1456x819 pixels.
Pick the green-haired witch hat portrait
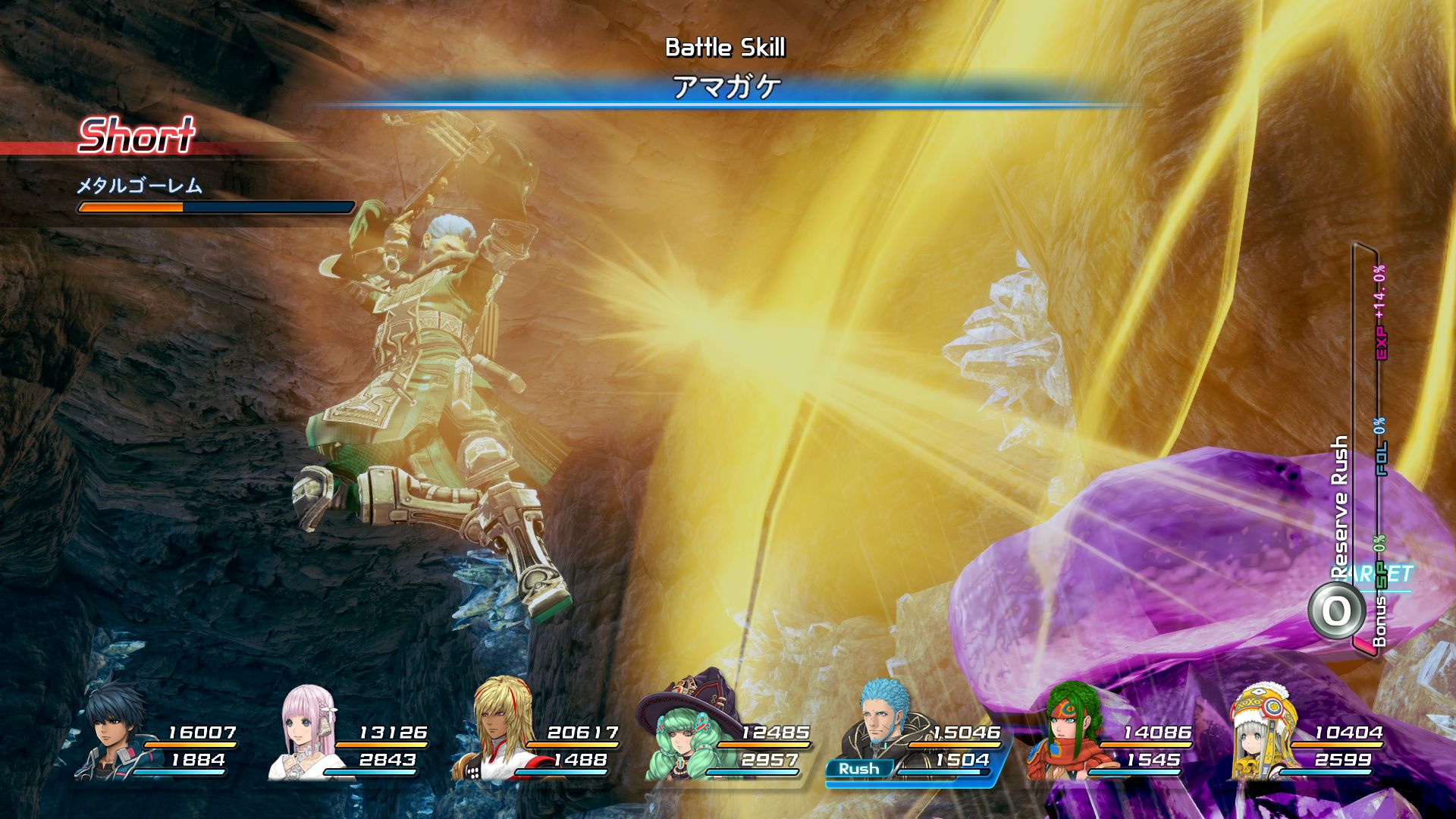687,732
